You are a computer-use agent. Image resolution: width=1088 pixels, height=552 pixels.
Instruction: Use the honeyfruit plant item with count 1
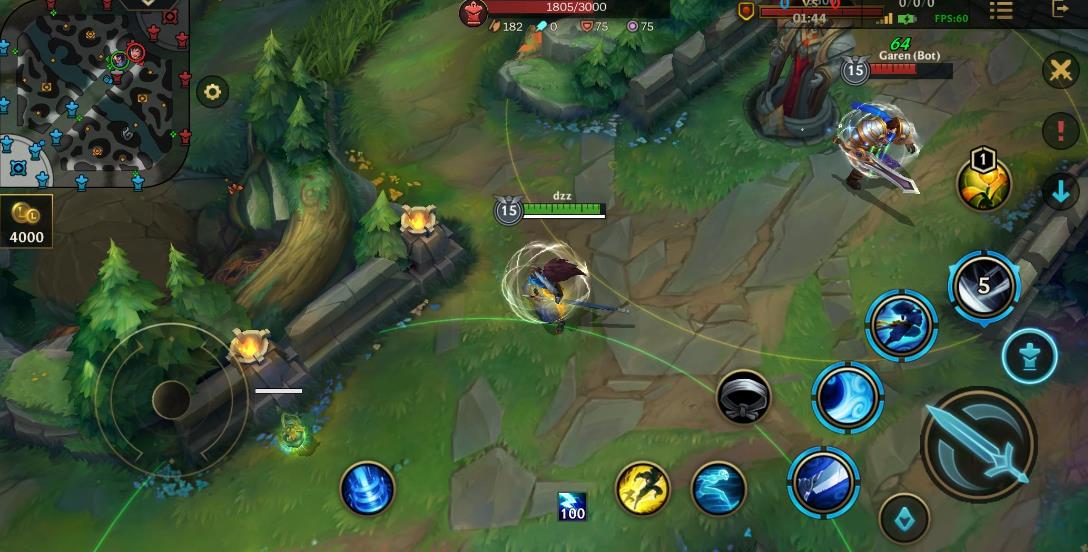984,182
